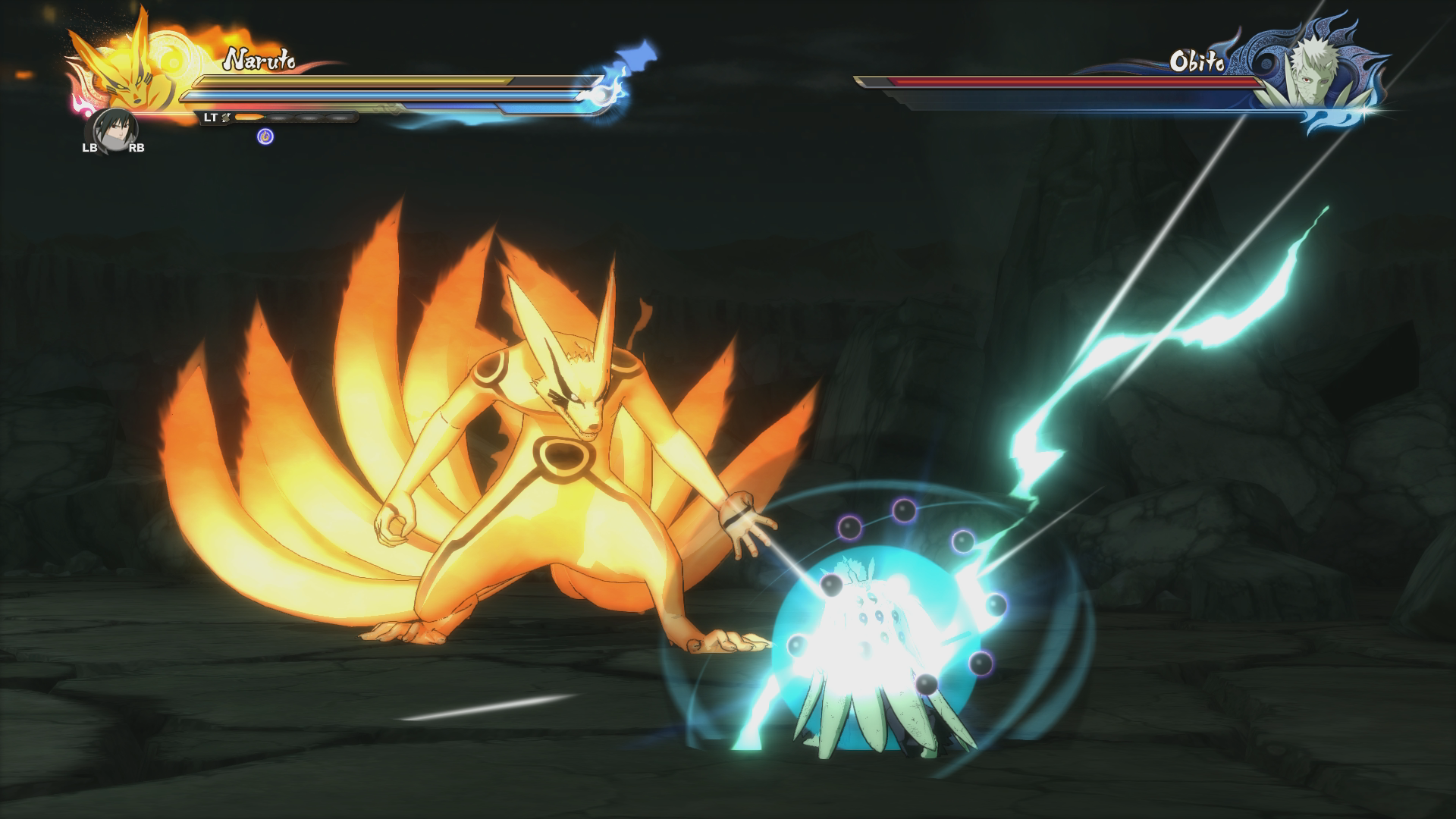Click the purple swirl status icon
The height and width of the screenshot is (819, 1456).
click(x=265, y=136)
